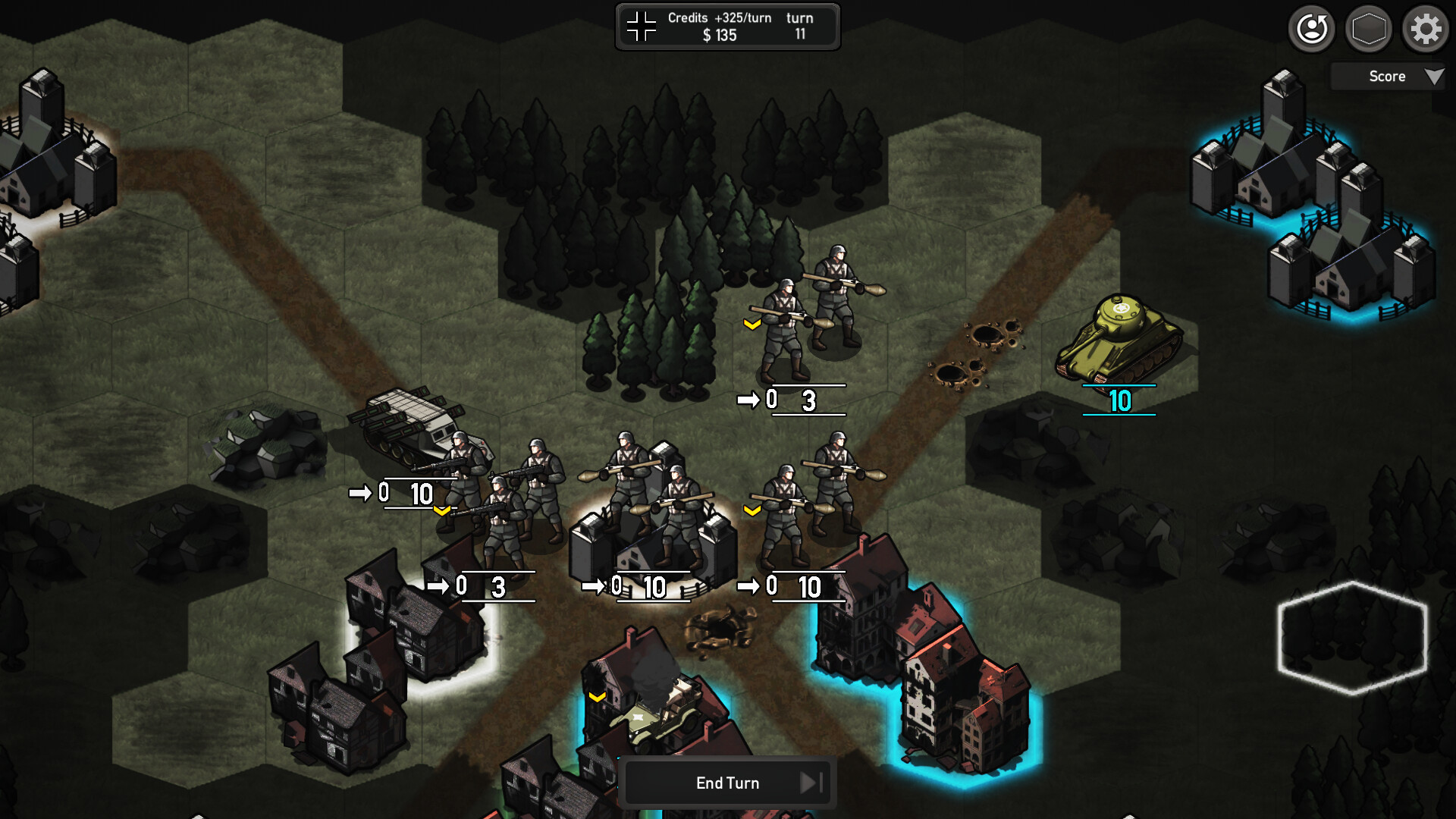
Task: Click the Score dropdown arrow
Action: pyautogui.click(x=1435, y=76)
